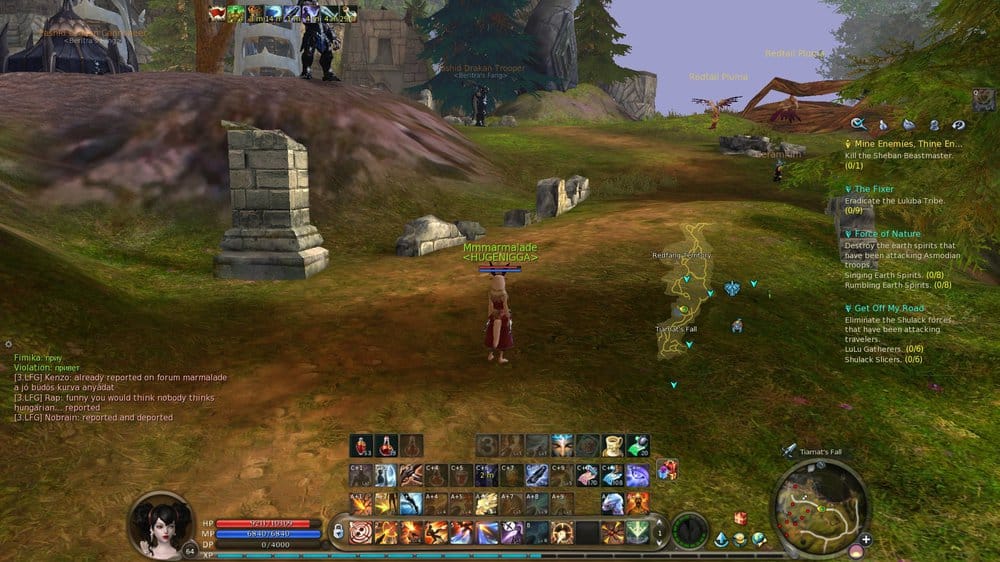Select 'The Fixer' quest in the tracker
The width and height of the screenshot is (1000, 562).
[x=874, y=189]
